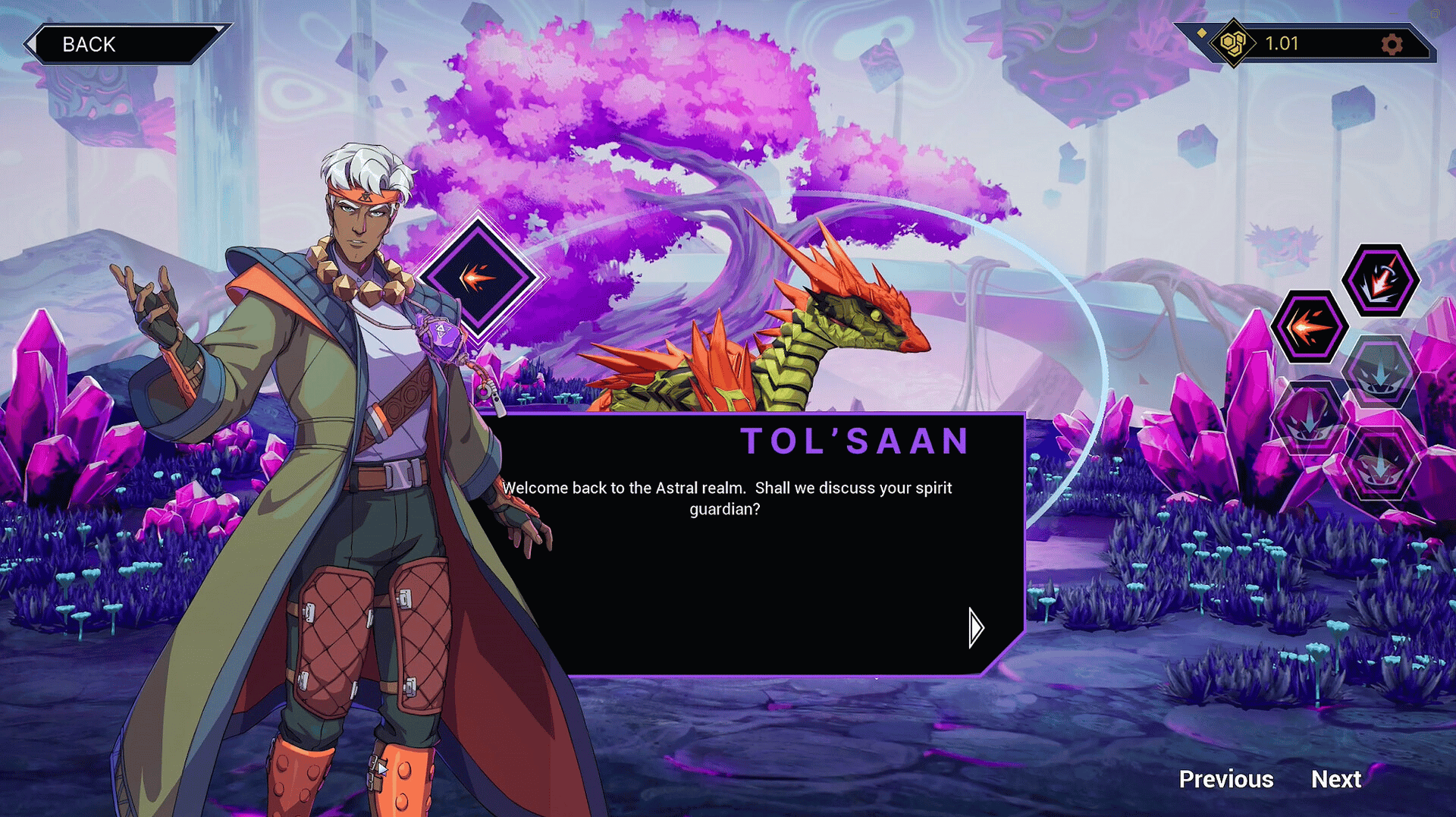Go back using the BACK button

pos(121,44)
